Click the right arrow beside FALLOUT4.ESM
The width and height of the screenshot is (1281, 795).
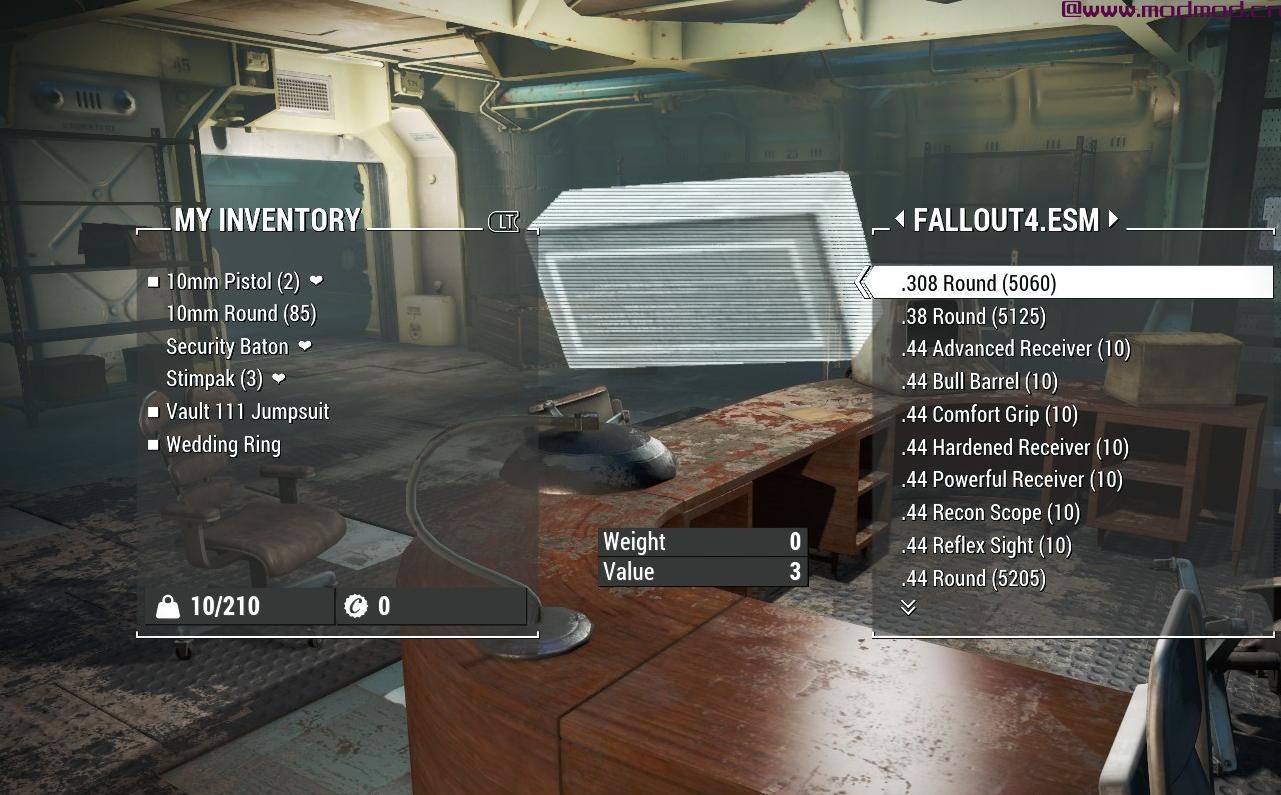(1113, 221)
